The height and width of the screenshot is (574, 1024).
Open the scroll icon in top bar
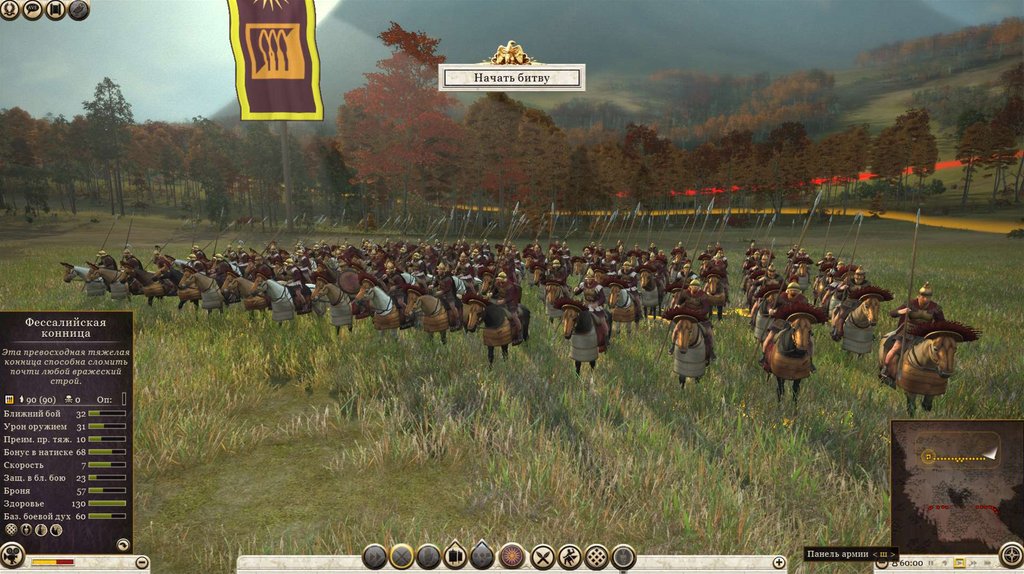(x=55, y=10)
